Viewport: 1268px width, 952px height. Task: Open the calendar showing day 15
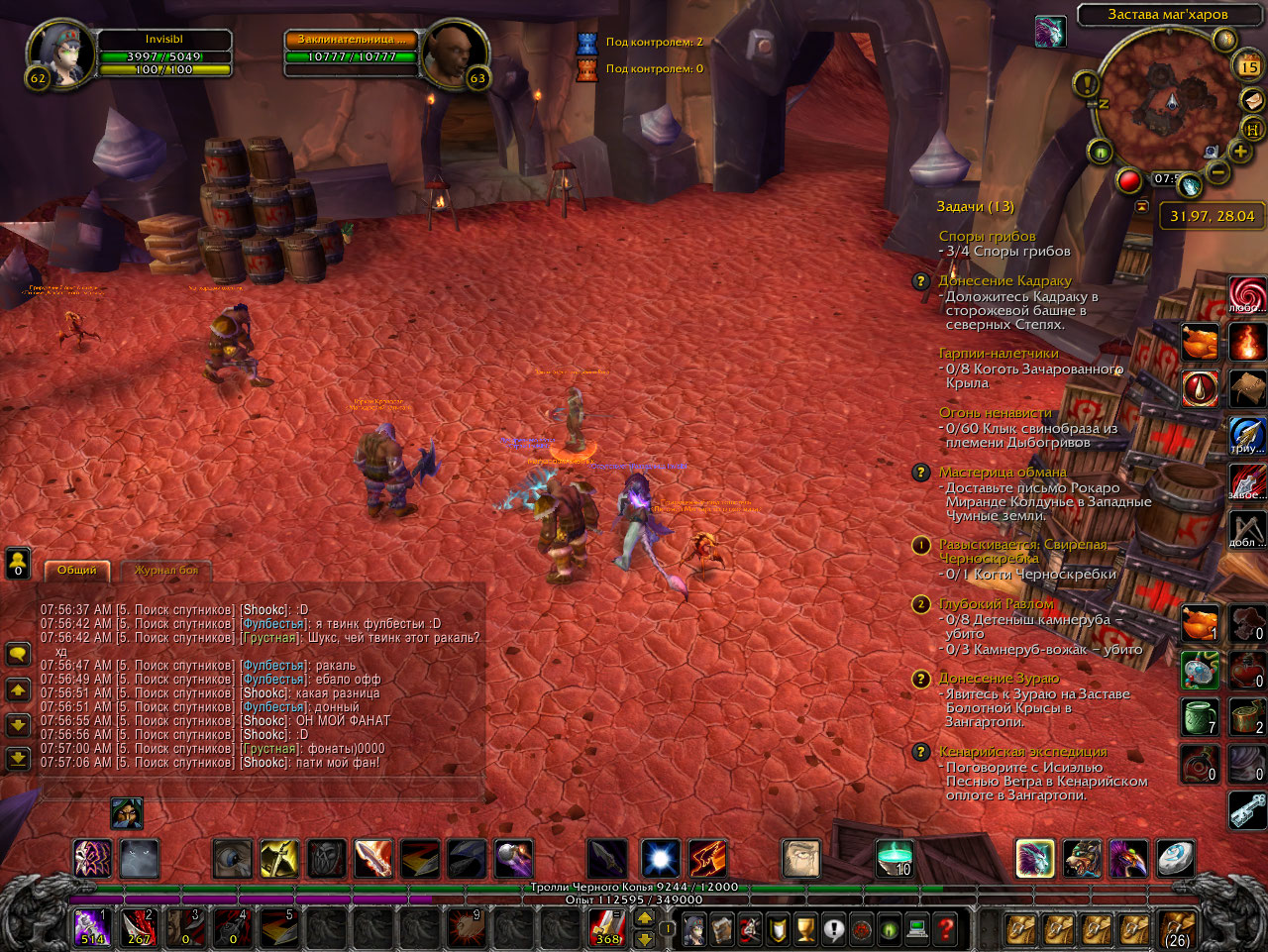1248,65
